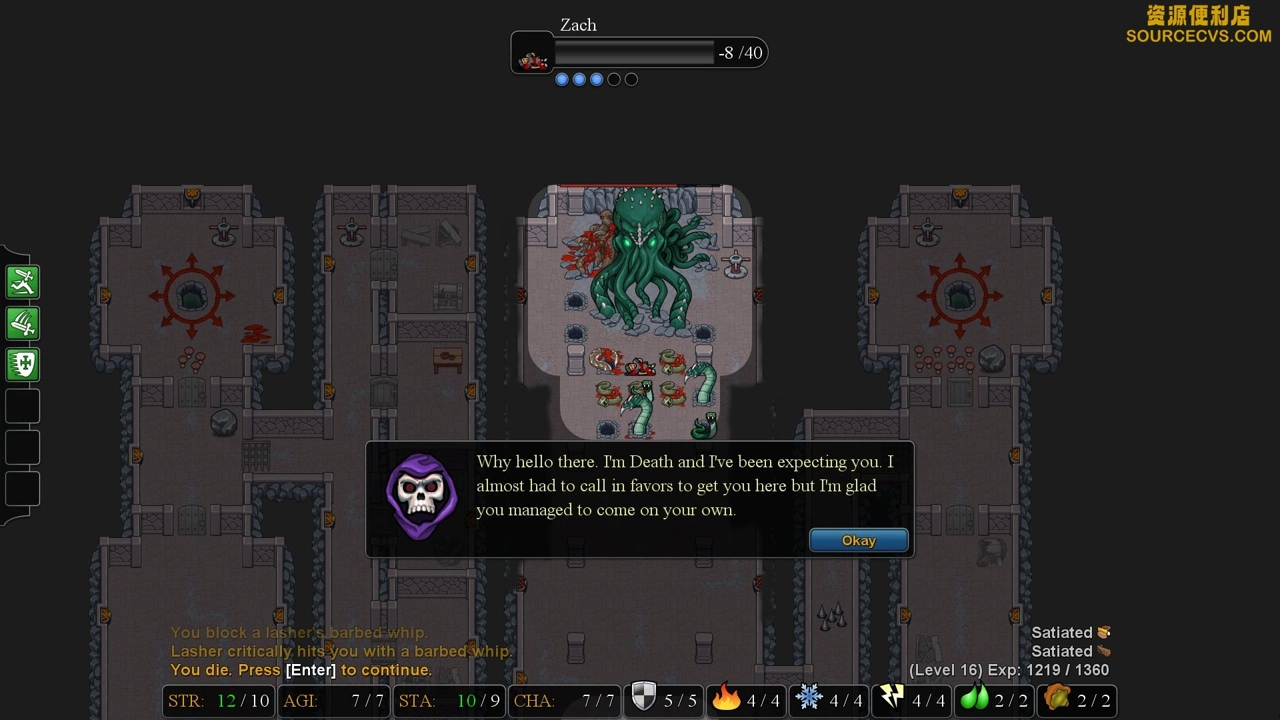
Task: Click the lightning resistance bolt icon
Action: click(891, 698)
